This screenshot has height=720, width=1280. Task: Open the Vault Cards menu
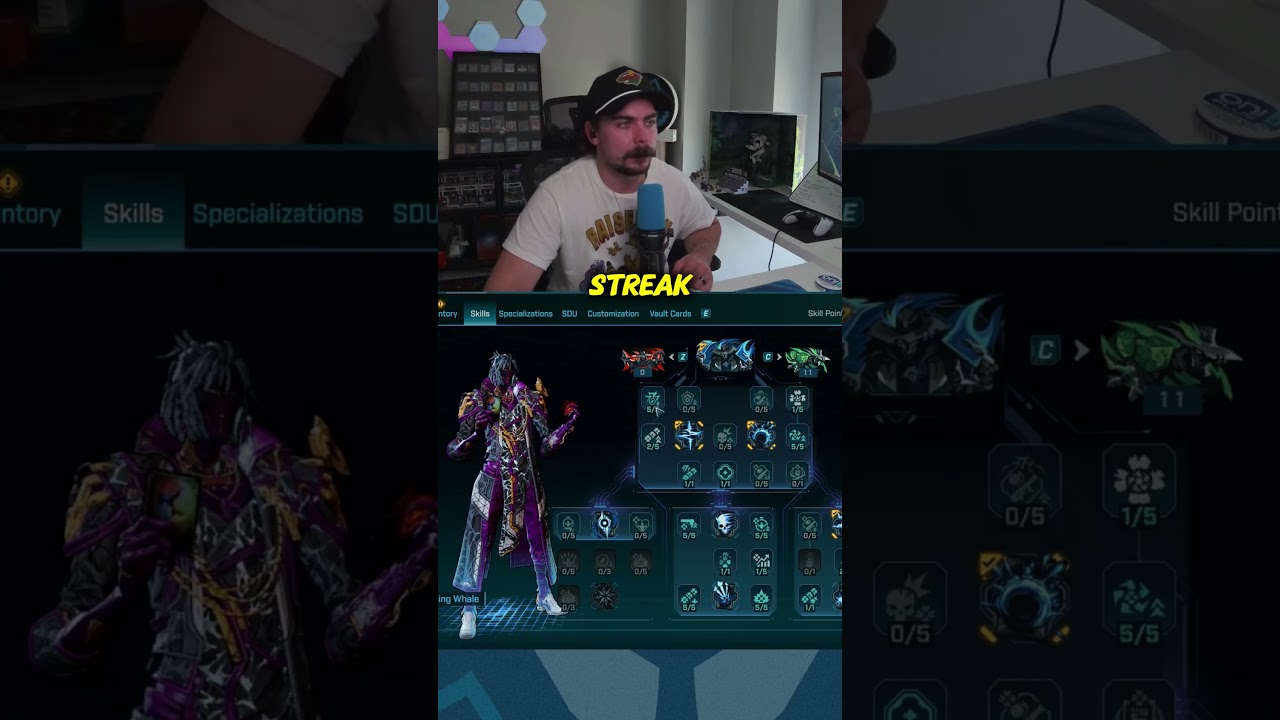pyautogui.click(x=670, y=314)
